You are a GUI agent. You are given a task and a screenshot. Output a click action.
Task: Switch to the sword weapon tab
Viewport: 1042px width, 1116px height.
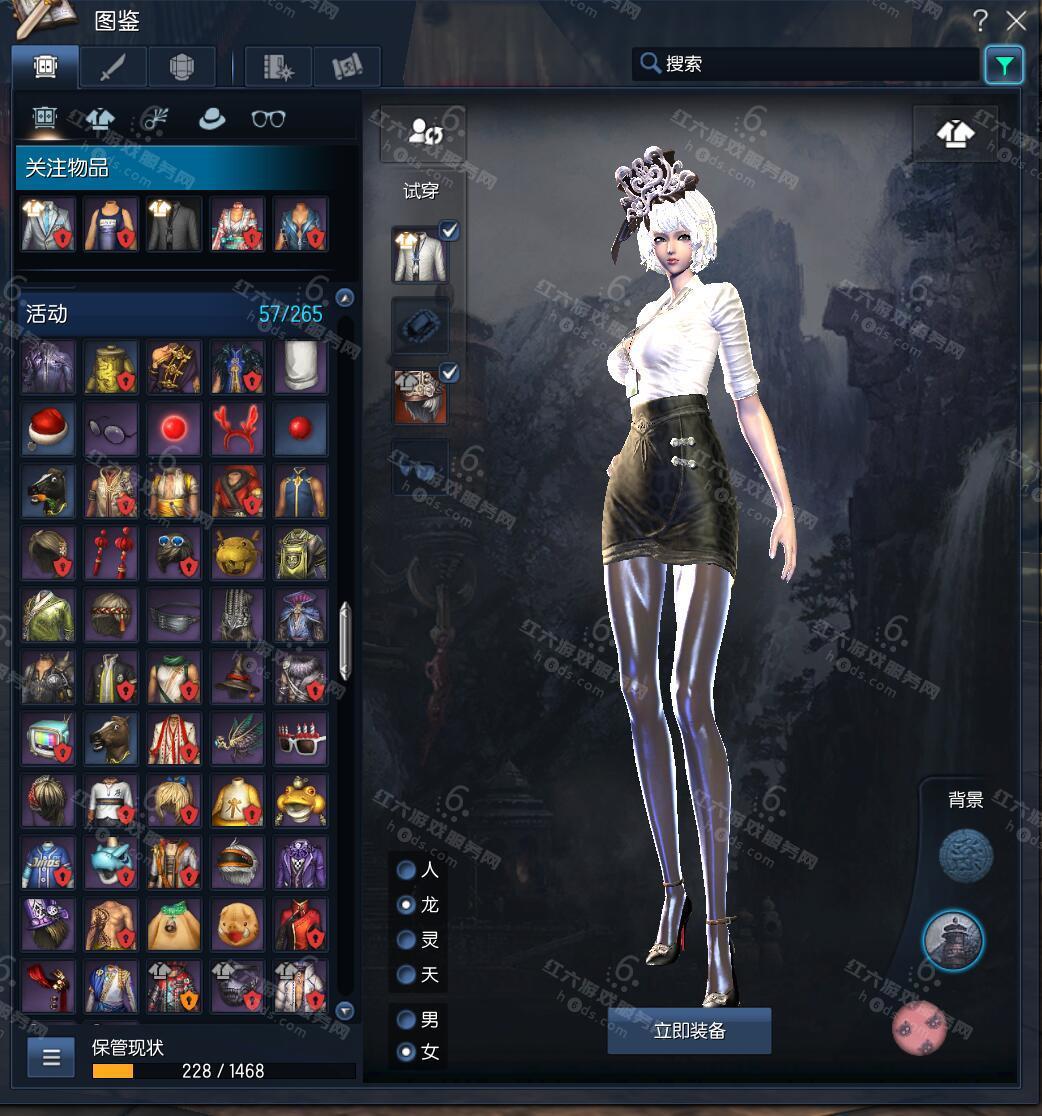coord(113,66)
